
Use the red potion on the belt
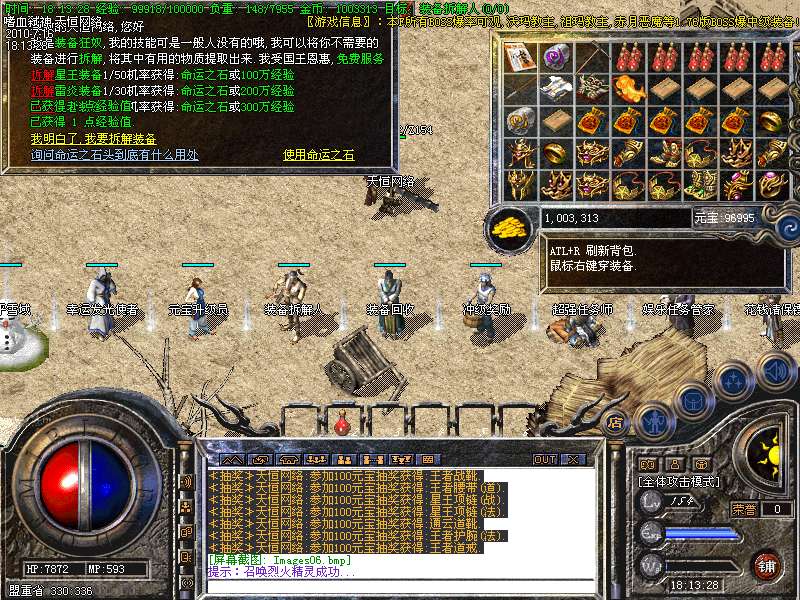[x=342, y=424]
